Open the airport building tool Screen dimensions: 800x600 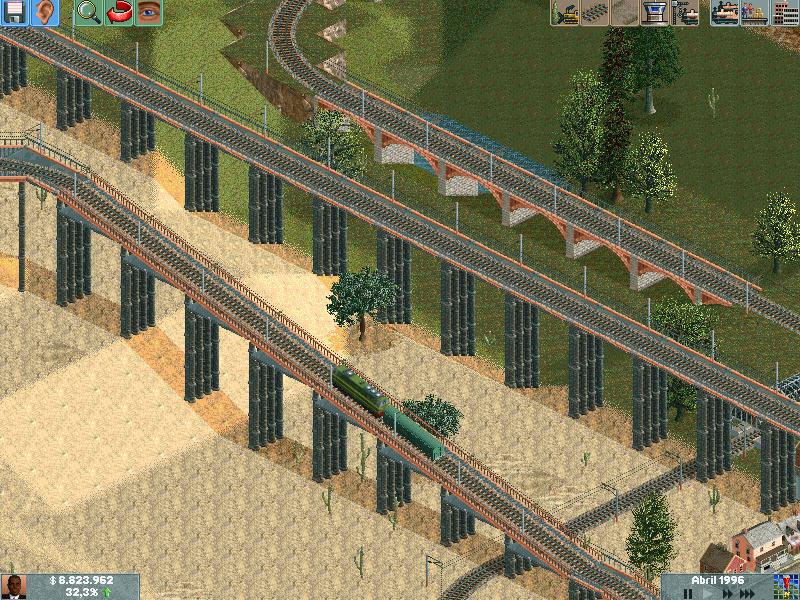(x=655, y=13)
